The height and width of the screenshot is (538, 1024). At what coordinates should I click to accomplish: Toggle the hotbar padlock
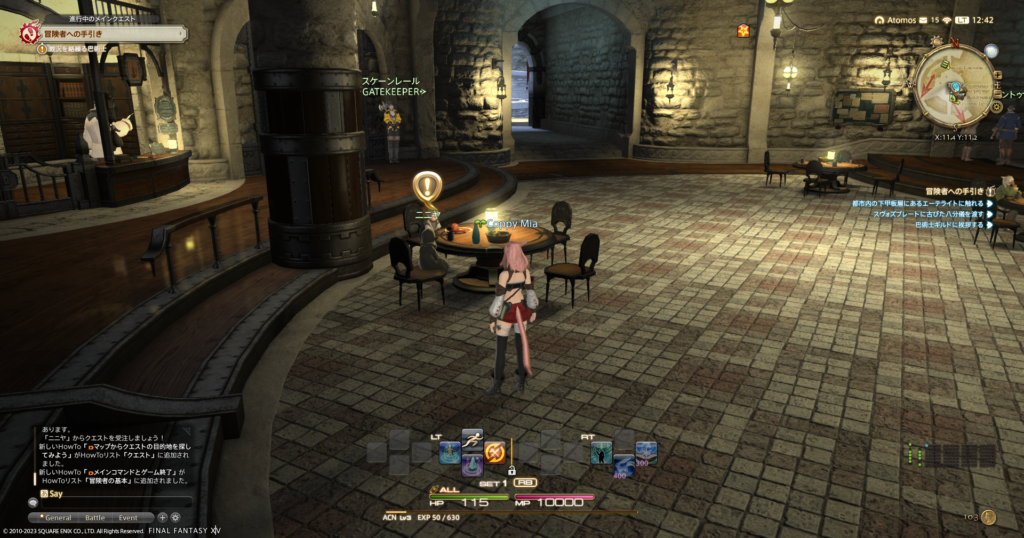tap(511, 470)
